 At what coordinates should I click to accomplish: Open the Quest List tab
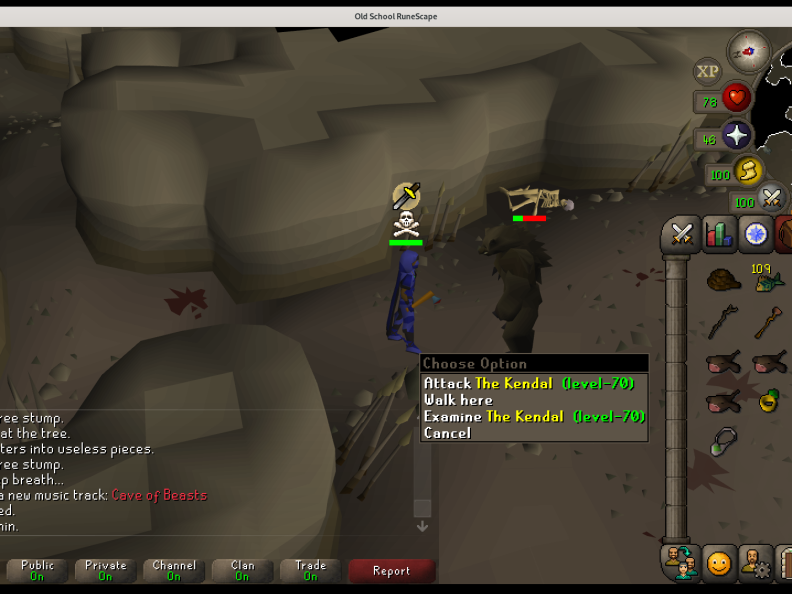pos(756,235)
